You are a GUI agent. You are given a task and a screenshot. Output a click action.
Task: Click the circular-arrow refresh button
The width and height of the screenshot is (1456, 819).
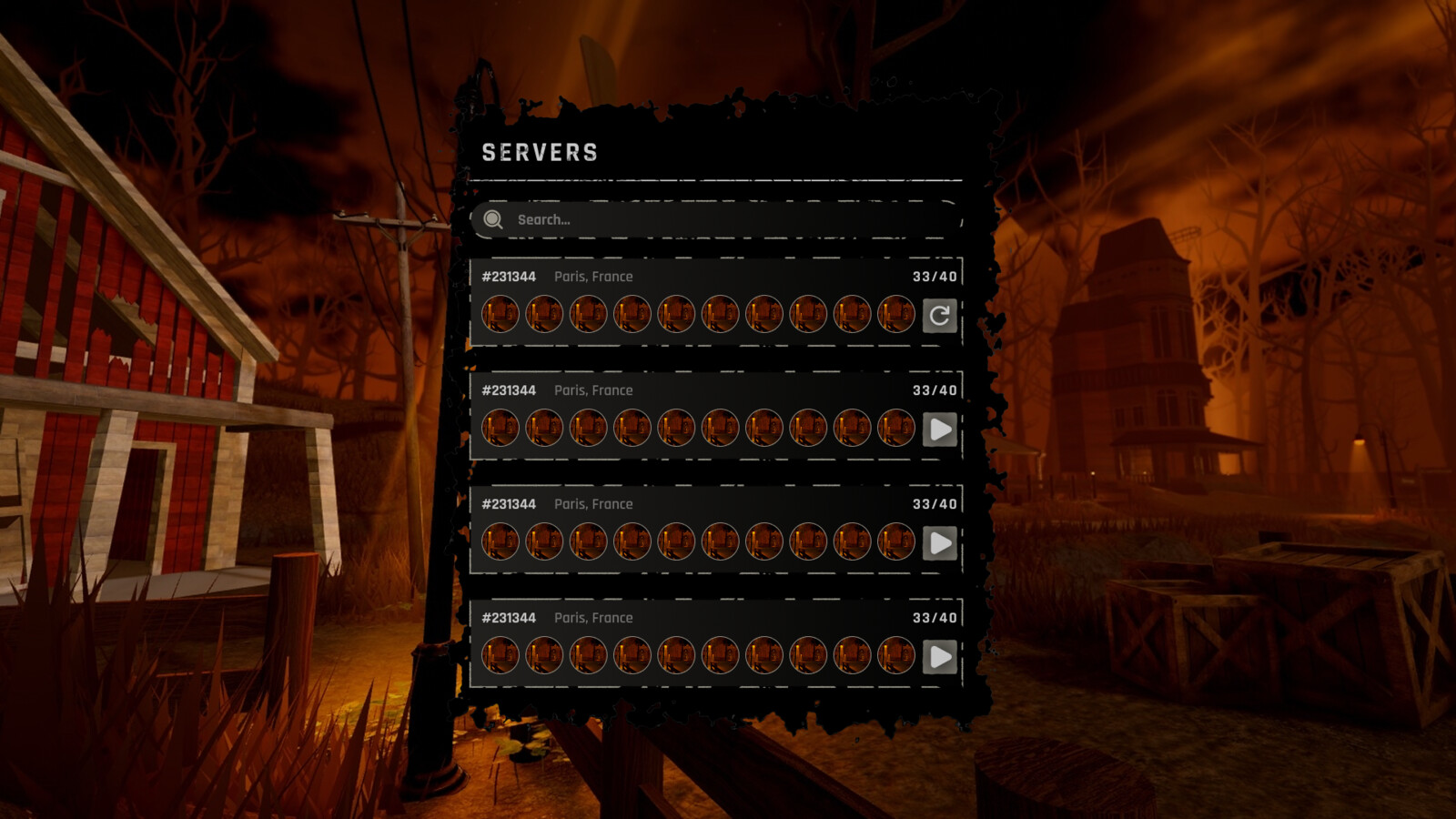939,316
